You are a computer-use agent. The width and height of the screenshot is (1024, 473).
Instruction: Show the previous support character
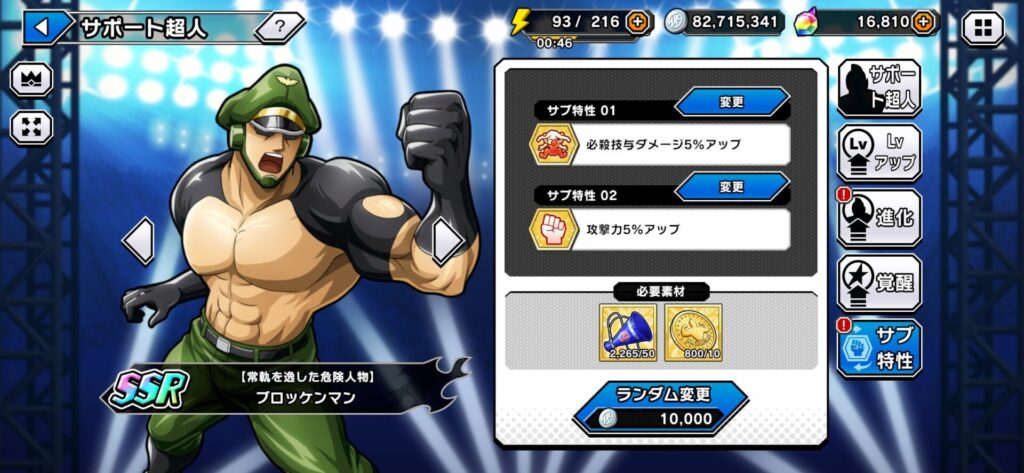pos(139,241)
